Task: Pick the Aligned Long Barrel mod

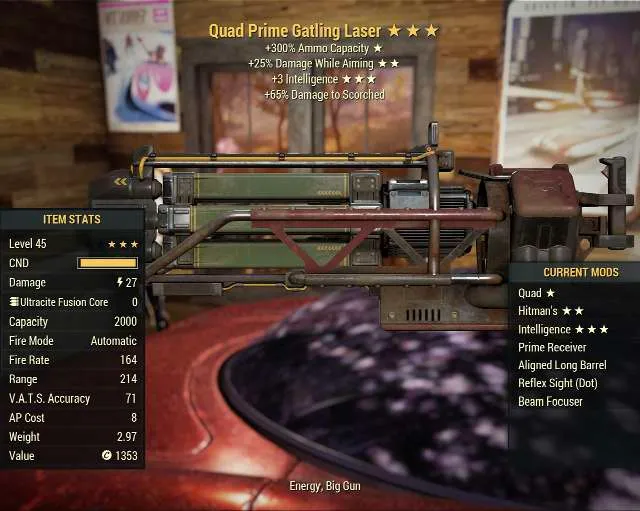Action: 562,365
